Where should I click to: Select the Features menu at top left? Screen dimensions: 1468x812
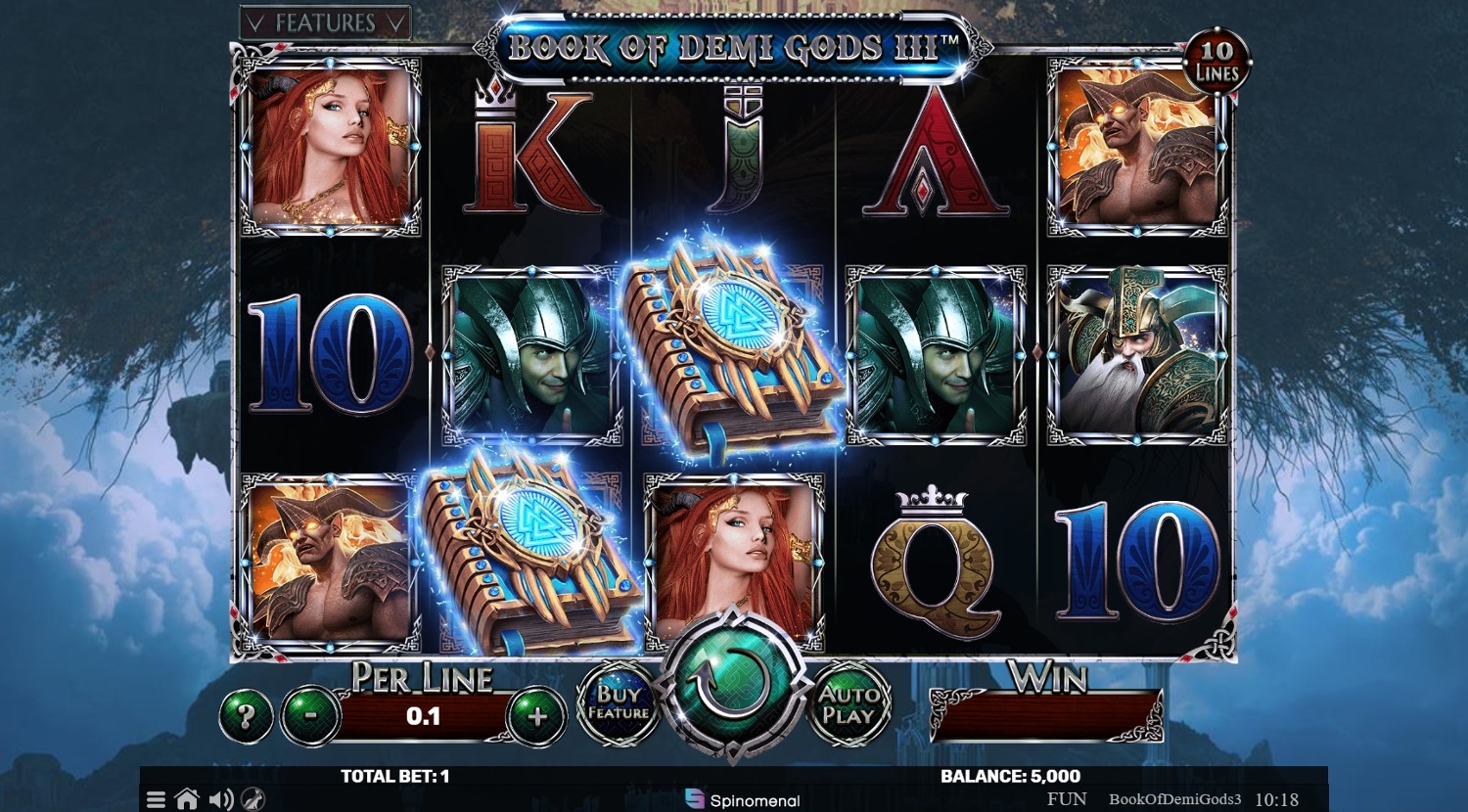click(x=325, y=24)
